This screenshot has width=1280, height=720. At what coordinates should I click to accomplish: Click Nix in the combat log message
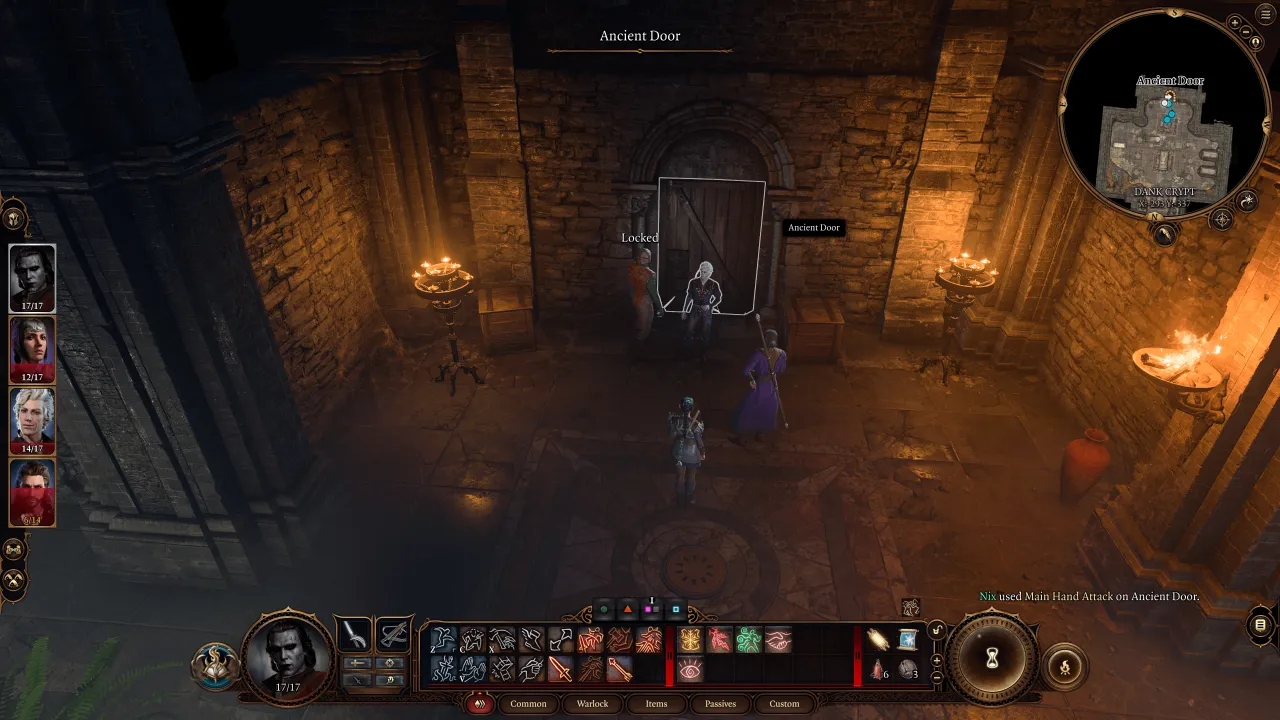(x=986, y=595)
